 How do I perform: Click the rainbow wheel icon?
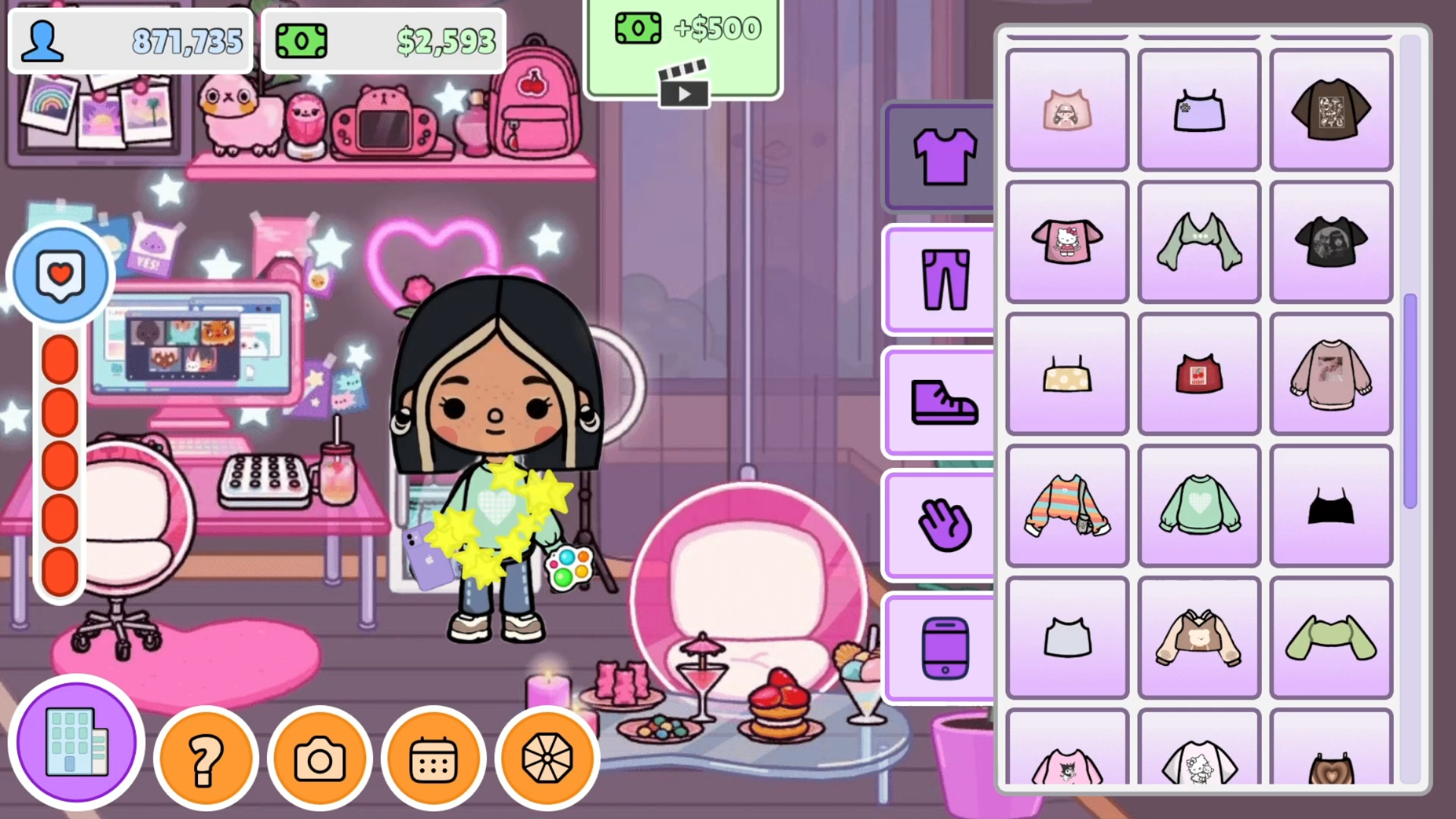(x=547, y=758)
